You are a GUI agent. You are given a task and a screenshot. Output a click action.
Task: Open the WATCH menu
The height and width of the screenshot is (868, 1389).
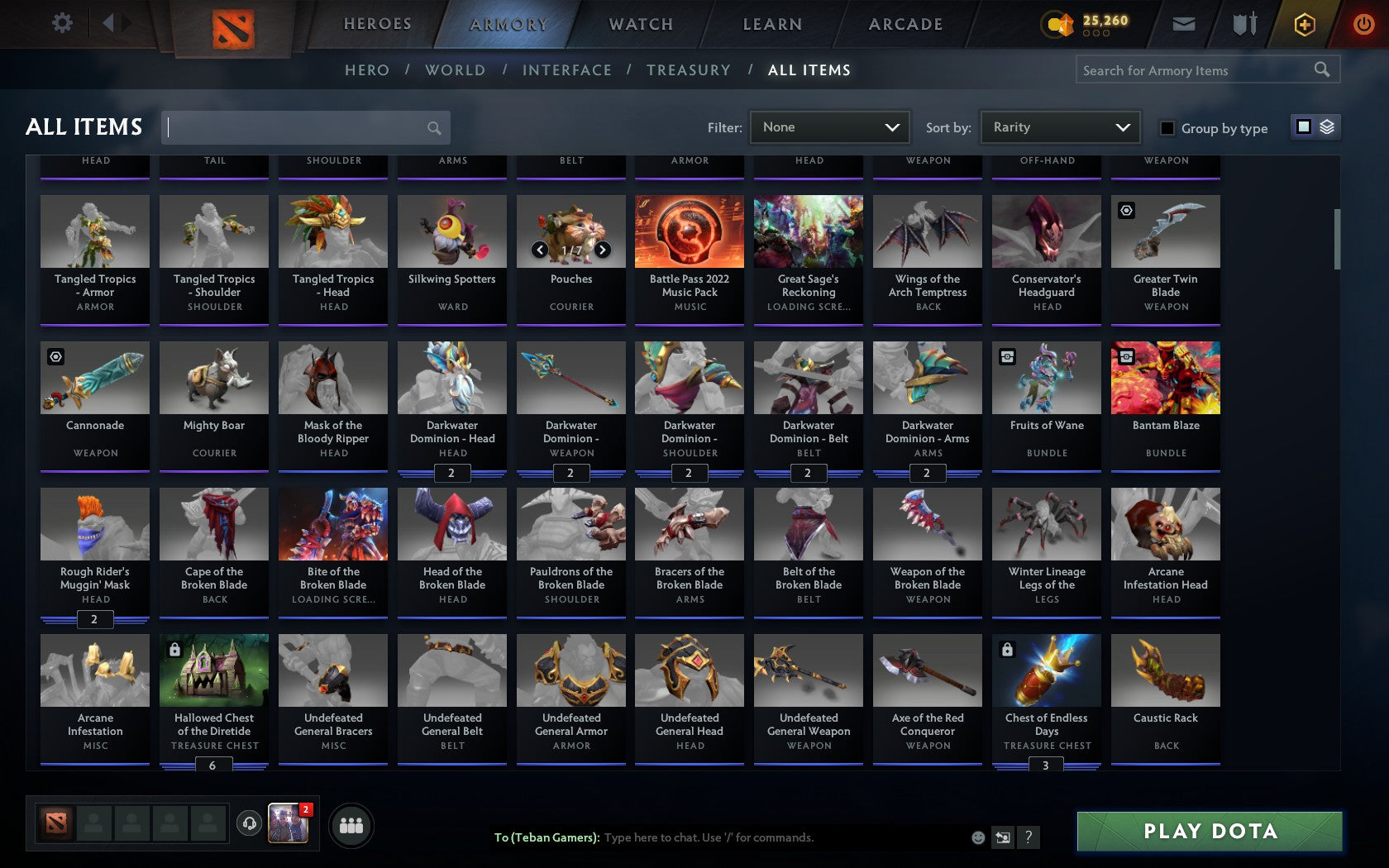click(x=641, y=24)
